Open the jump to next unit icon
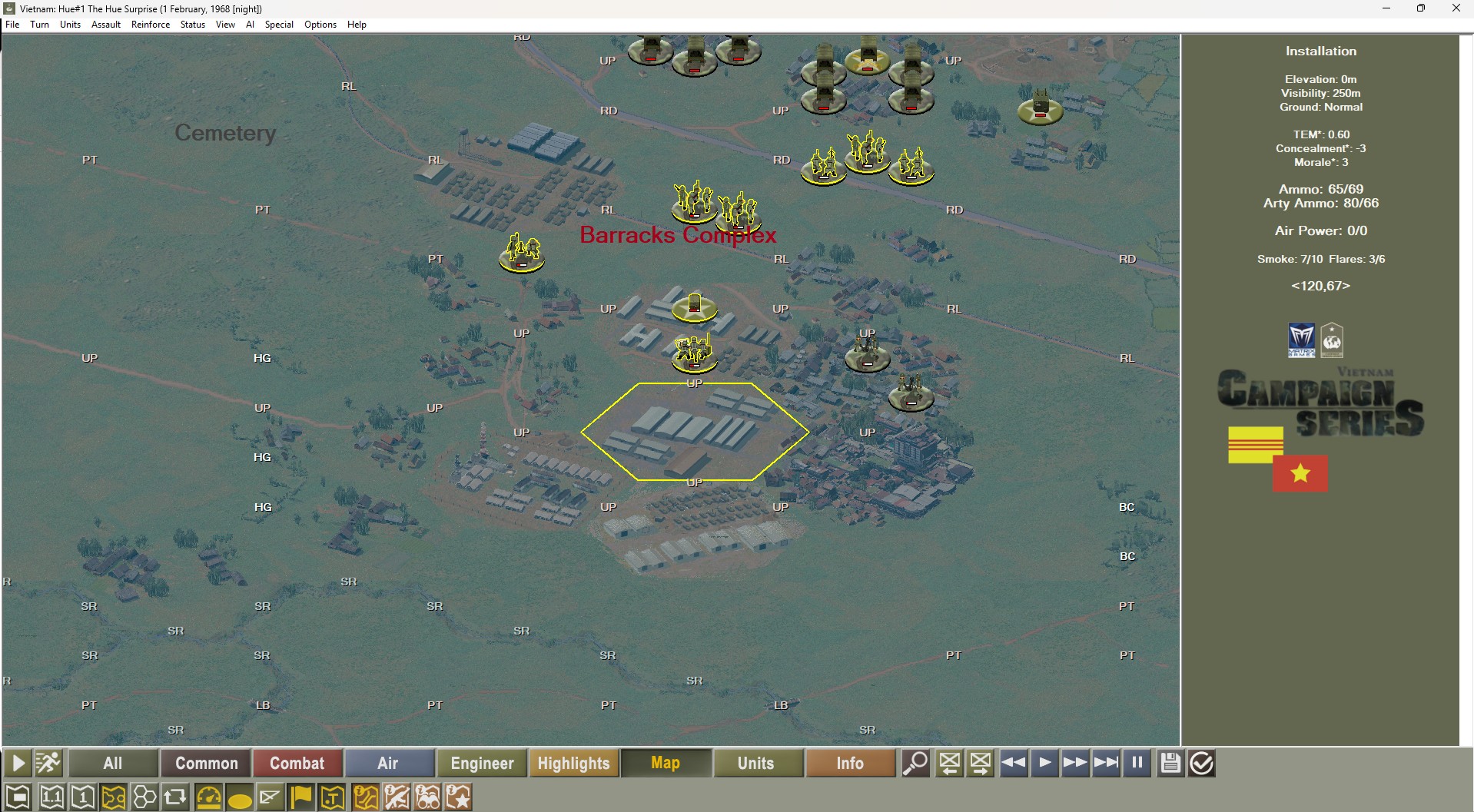 [981, 763]
